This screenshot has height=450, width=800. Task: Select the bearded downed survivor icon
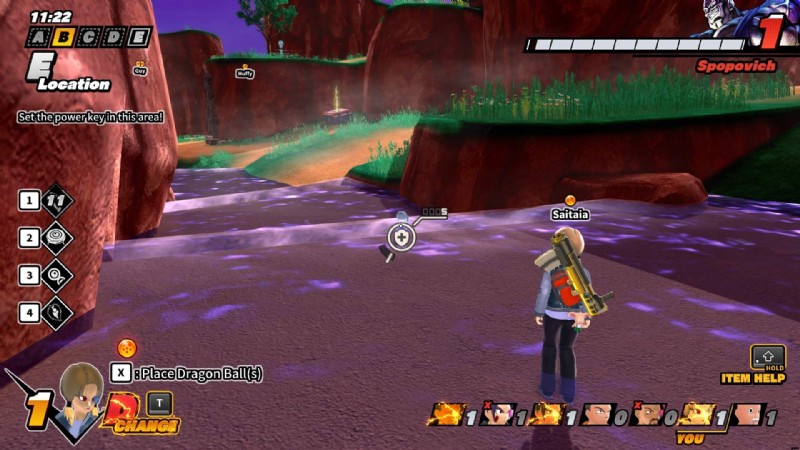[647, 414]
